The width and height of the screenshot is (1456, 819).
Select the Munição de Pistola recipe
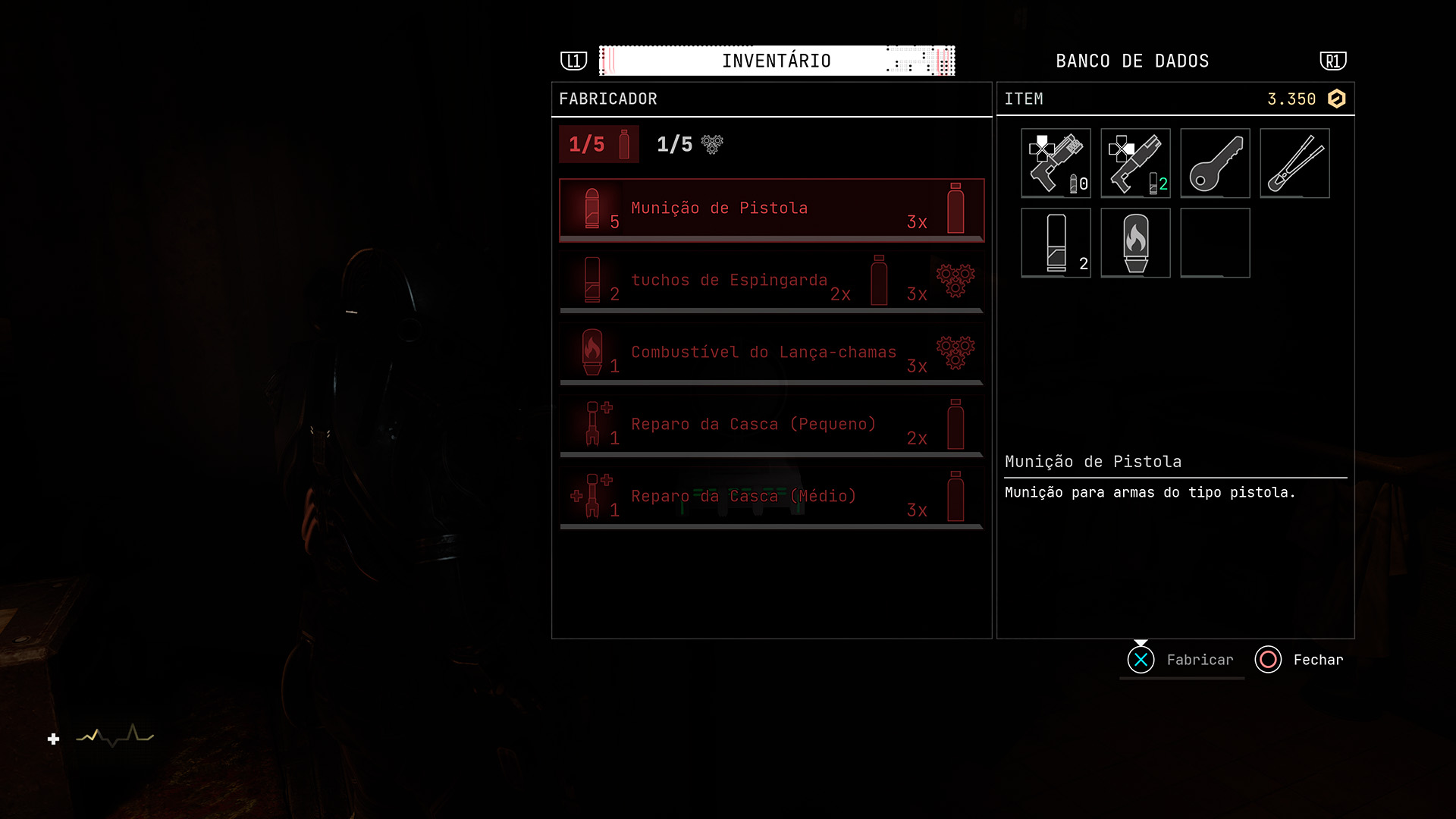coord(771,210)
